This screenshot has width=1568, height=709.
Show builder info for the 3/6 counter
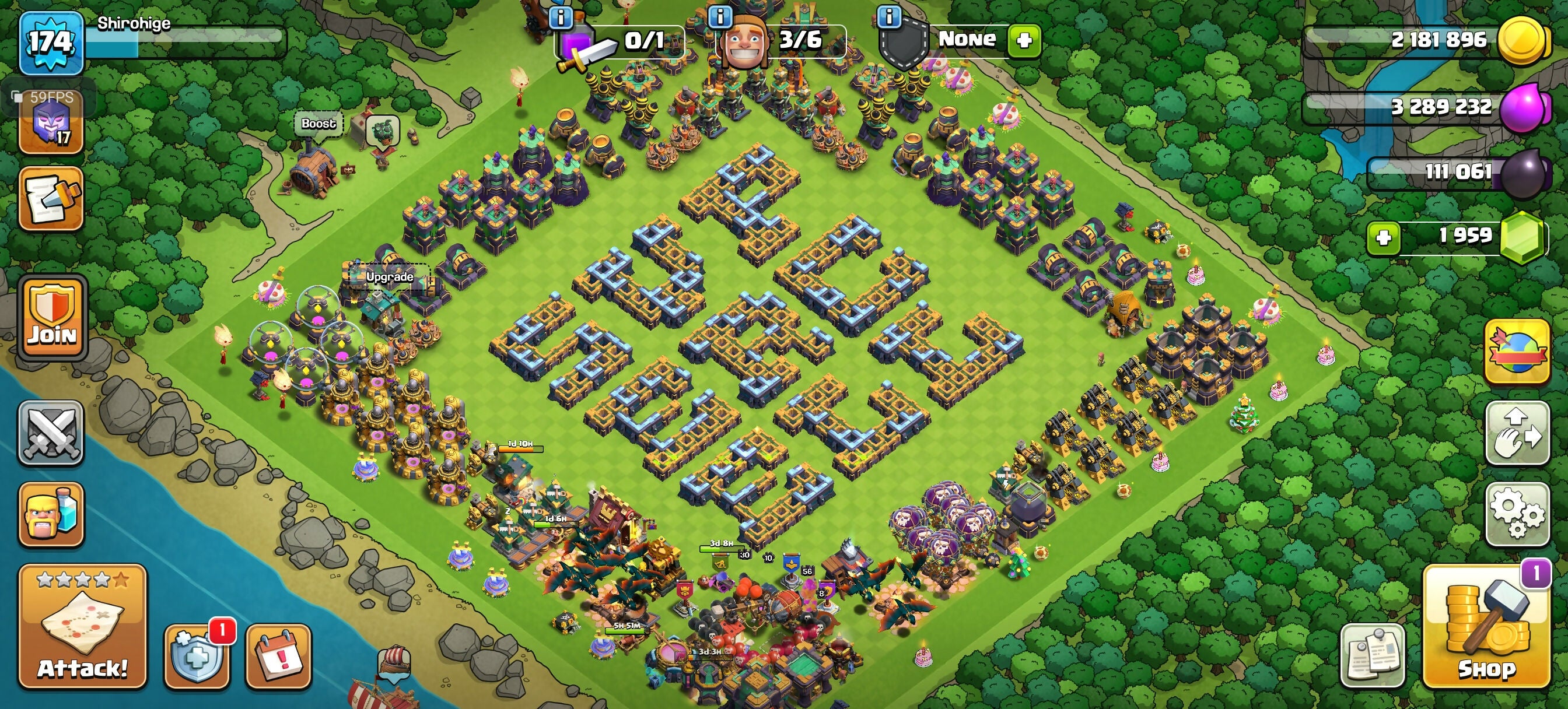(x=720, y=16)
